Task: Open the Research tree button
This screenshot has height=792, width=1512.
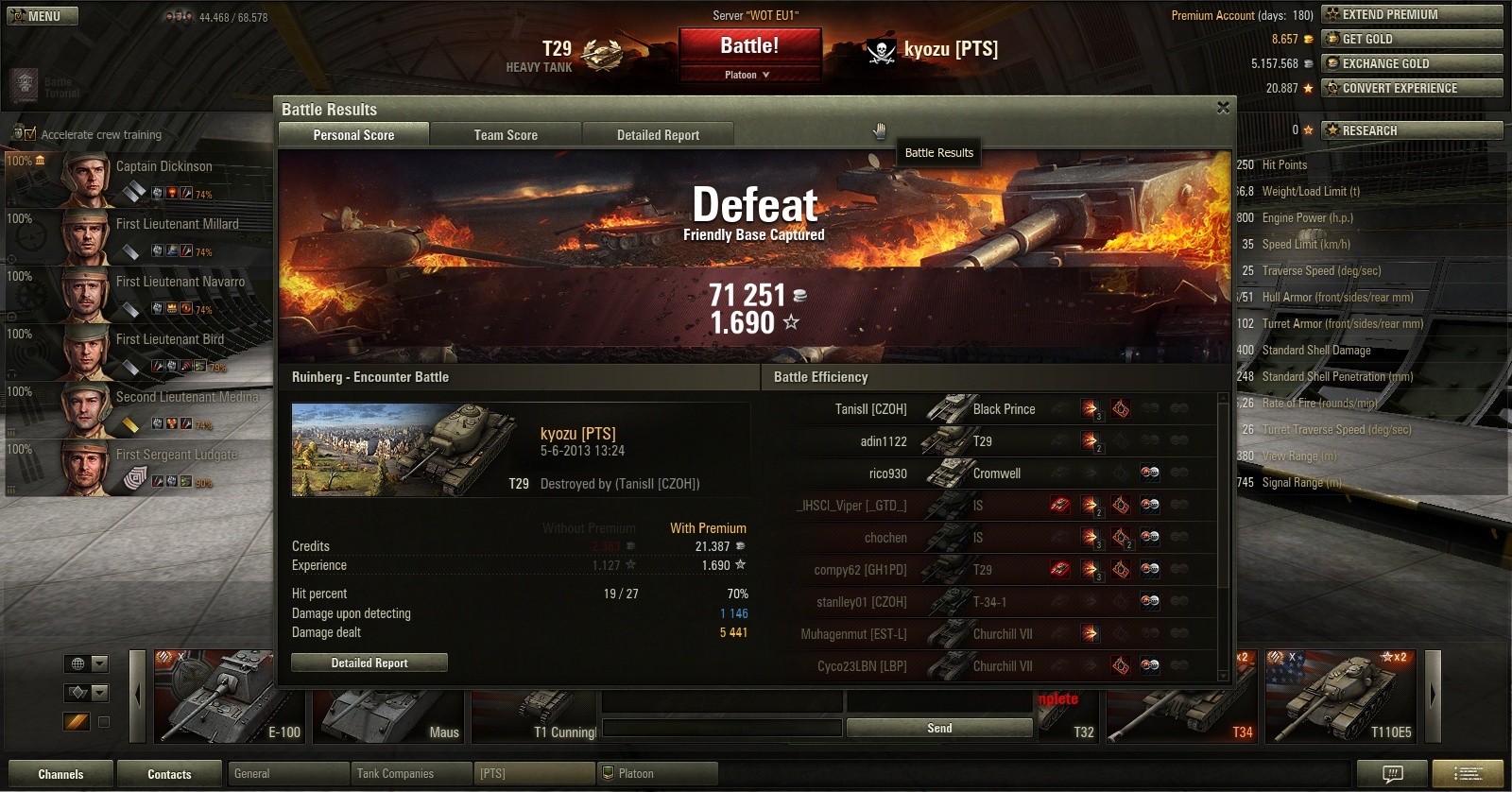Action: 1412,130
